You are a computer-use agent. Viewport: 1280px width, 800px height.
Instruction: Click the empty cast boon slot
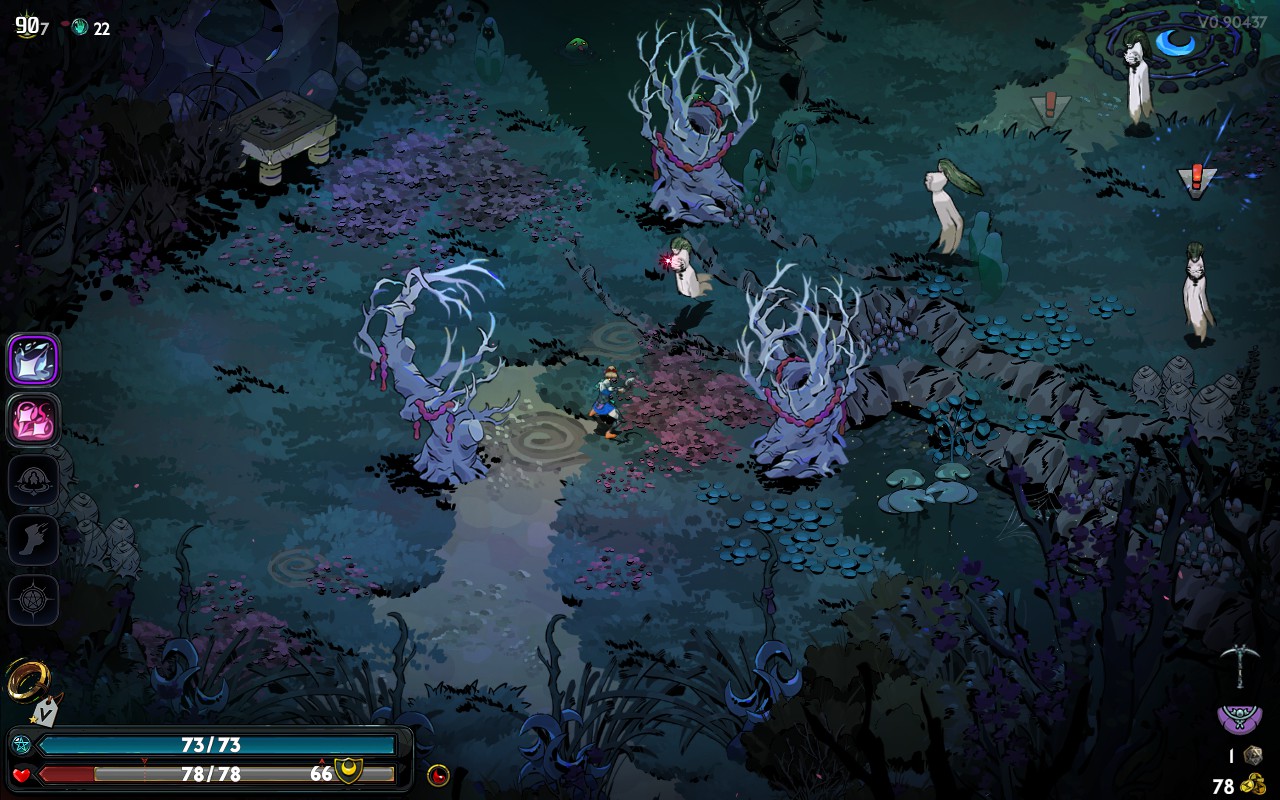tap(34, 480)
